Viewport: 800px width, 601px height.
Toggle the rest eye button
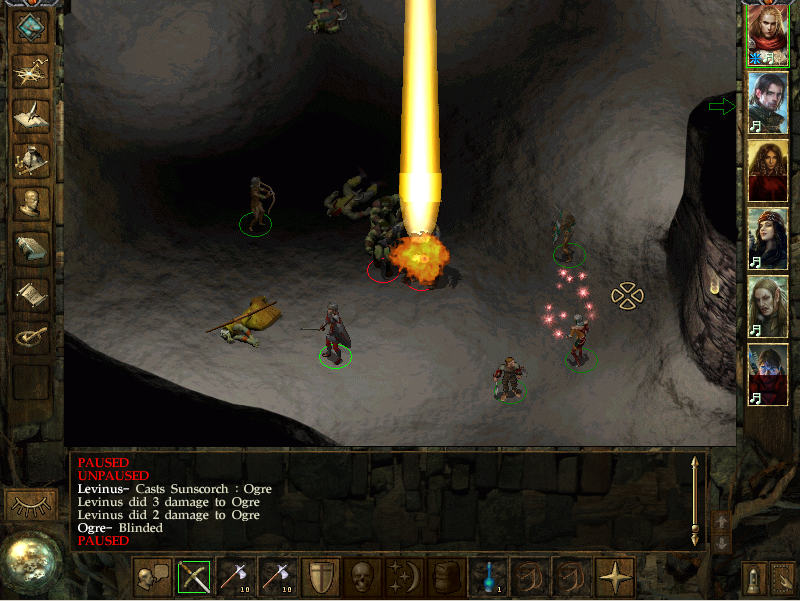click(30, 505)
